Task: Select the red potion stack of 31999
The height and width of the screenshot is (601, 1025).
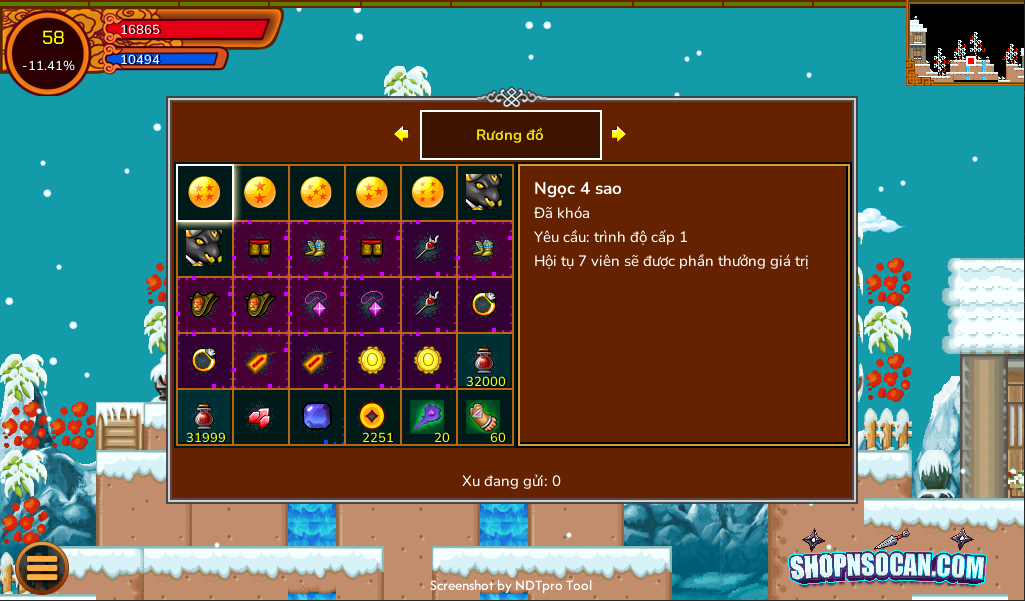Action: tap(204, 417)
